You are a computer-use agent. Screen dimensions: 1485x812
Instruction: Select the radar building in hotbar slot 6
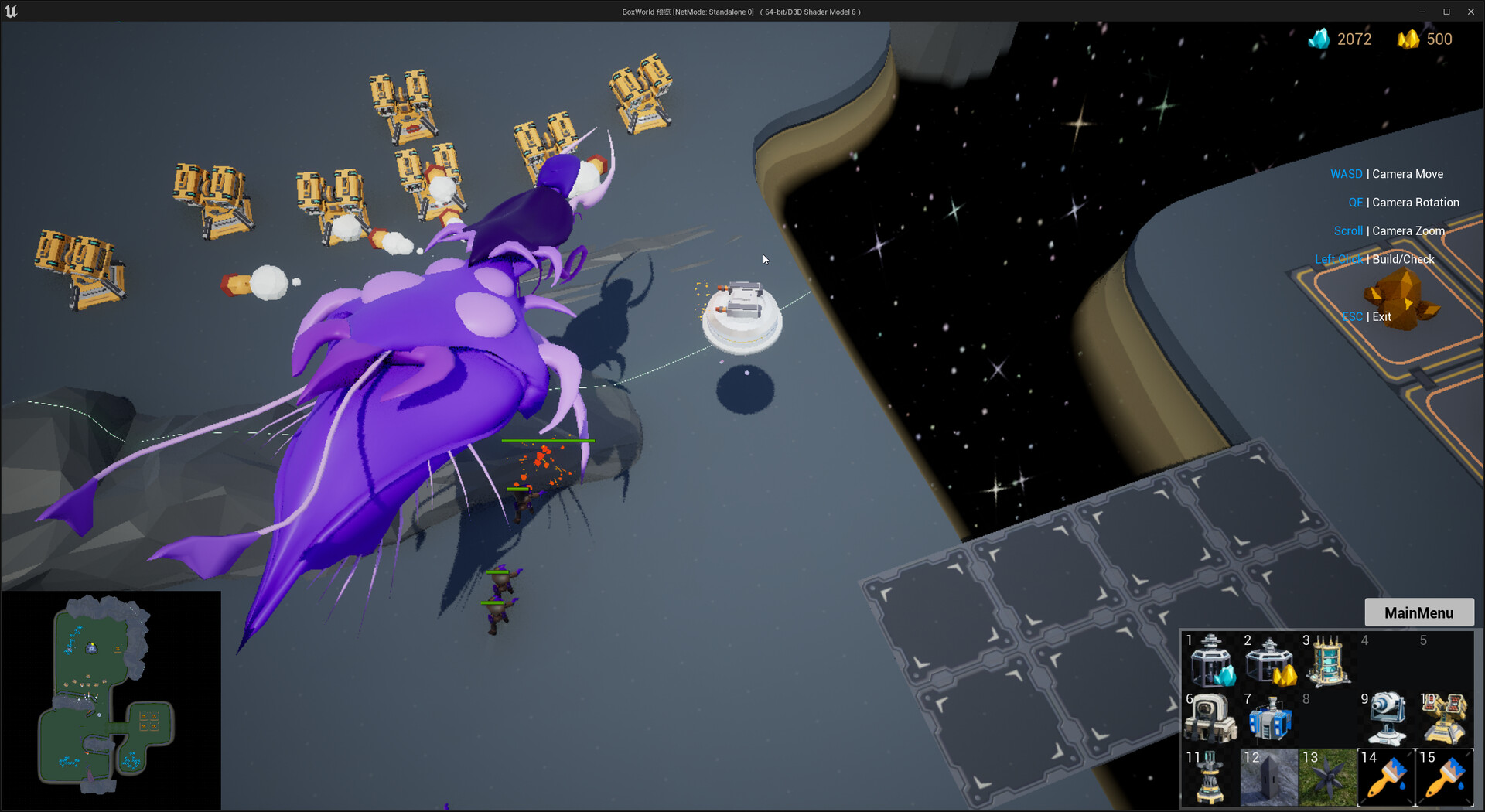1210,719
